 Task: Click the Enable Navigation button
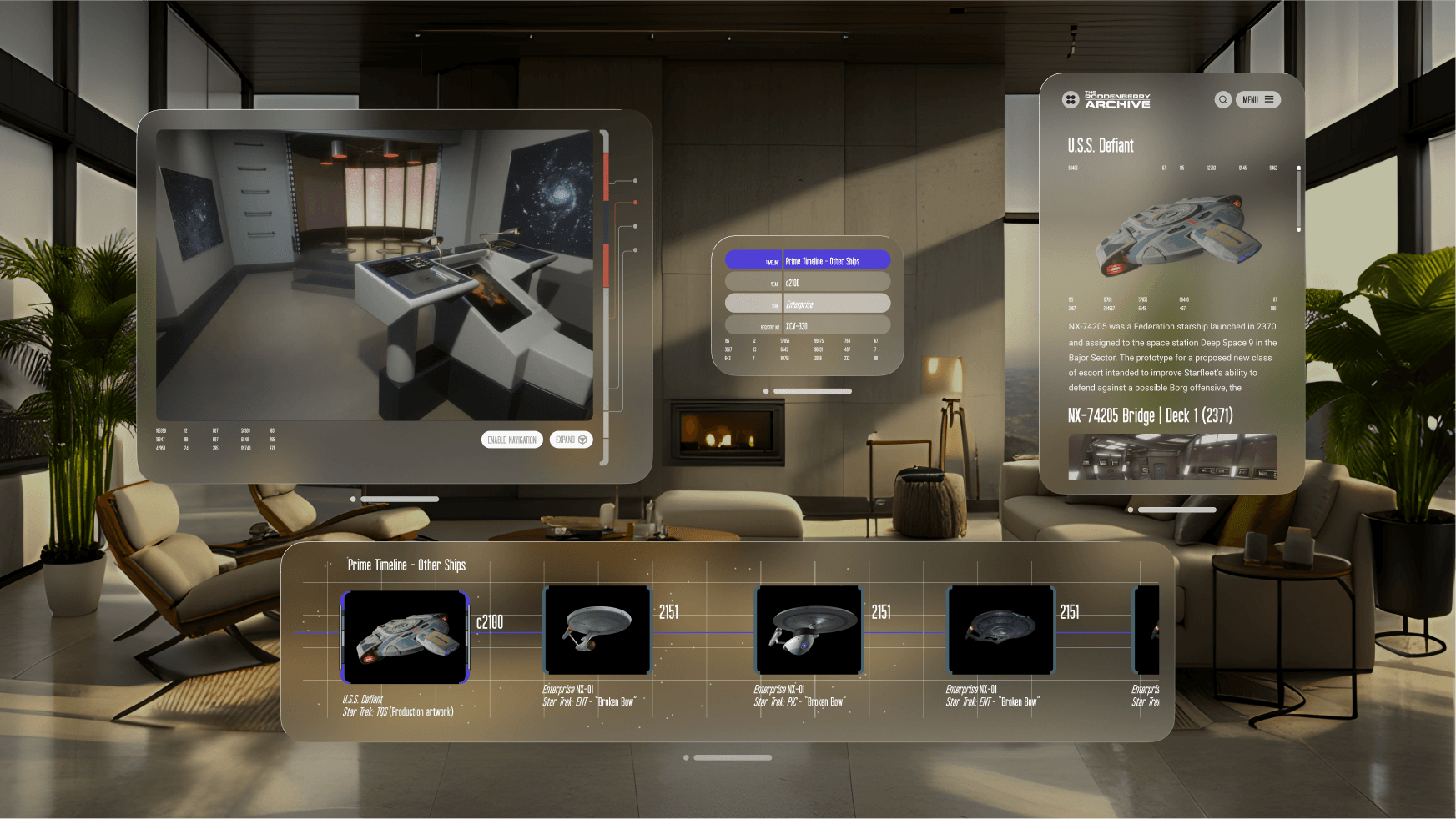(511, 440)
